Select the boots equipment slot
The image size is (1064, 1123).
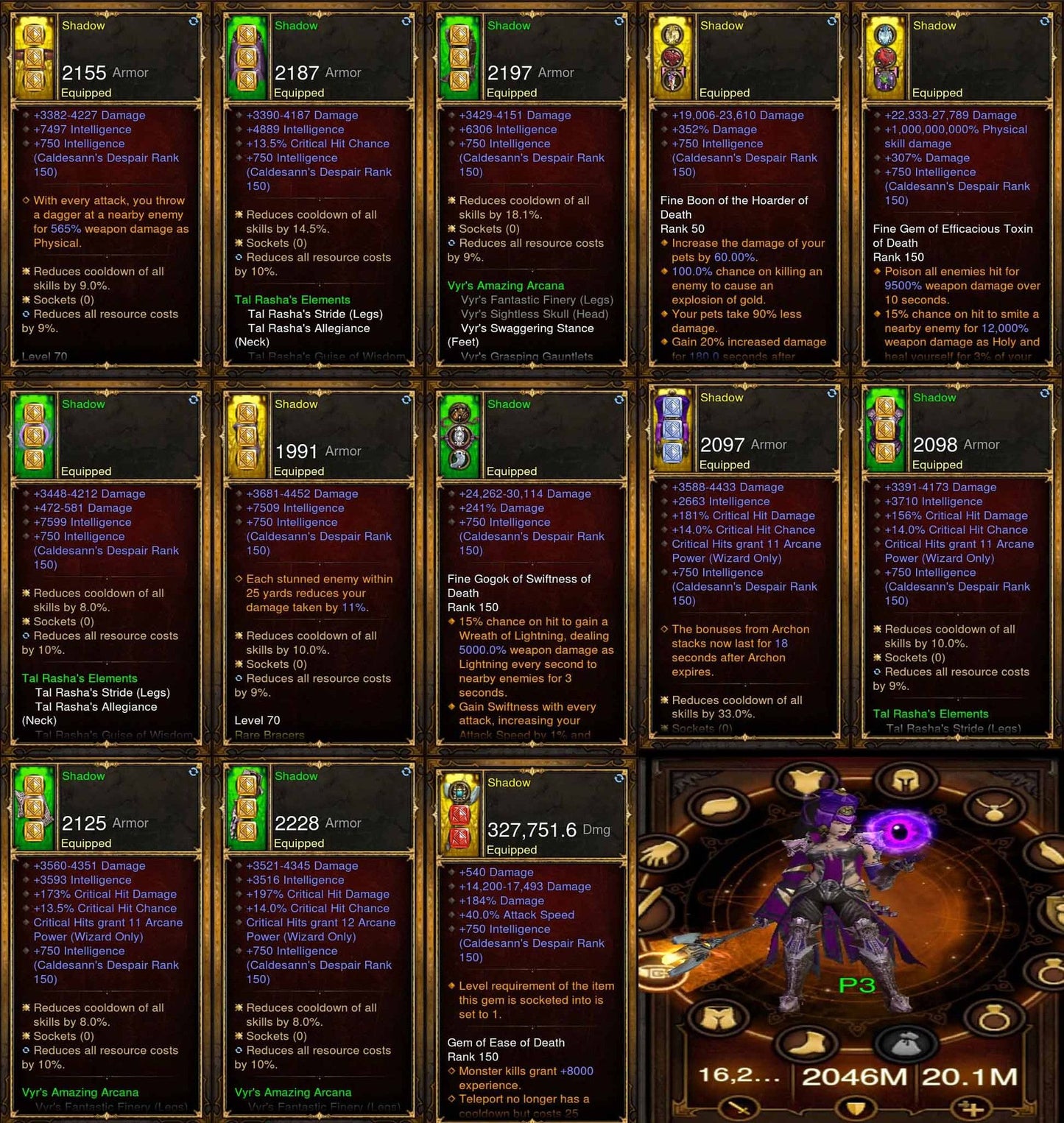806,1043
